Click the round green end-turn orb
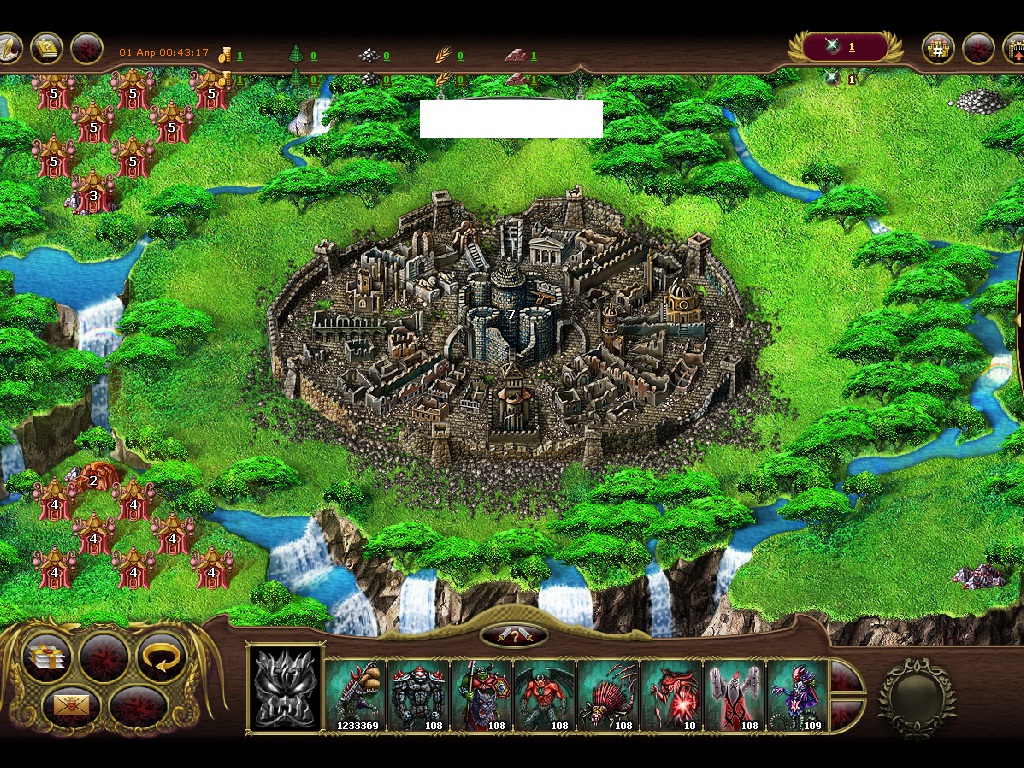The image size is (1024, 768). 915,697
